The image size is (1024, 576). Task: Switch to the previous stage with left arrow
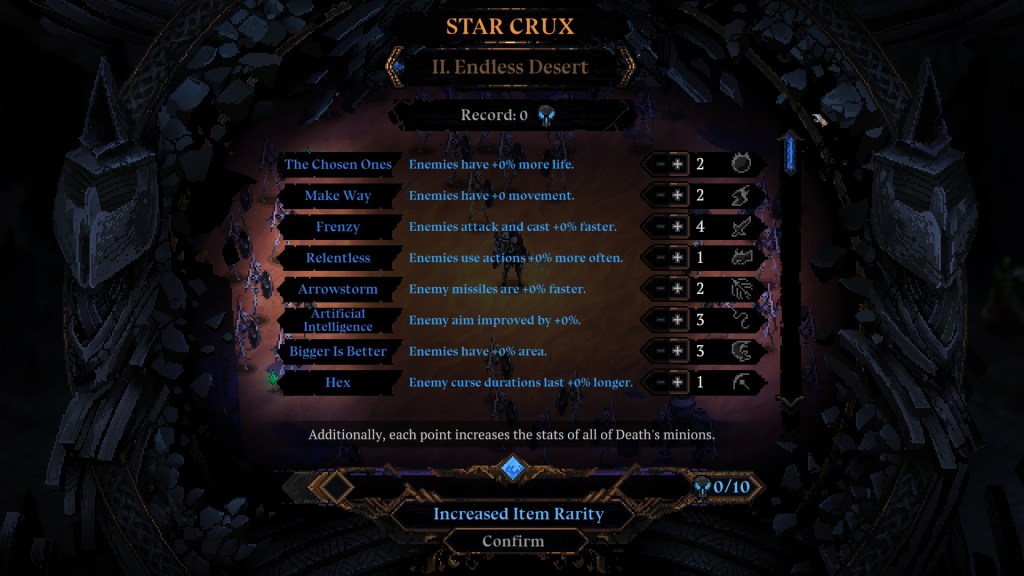pos(397,67)
